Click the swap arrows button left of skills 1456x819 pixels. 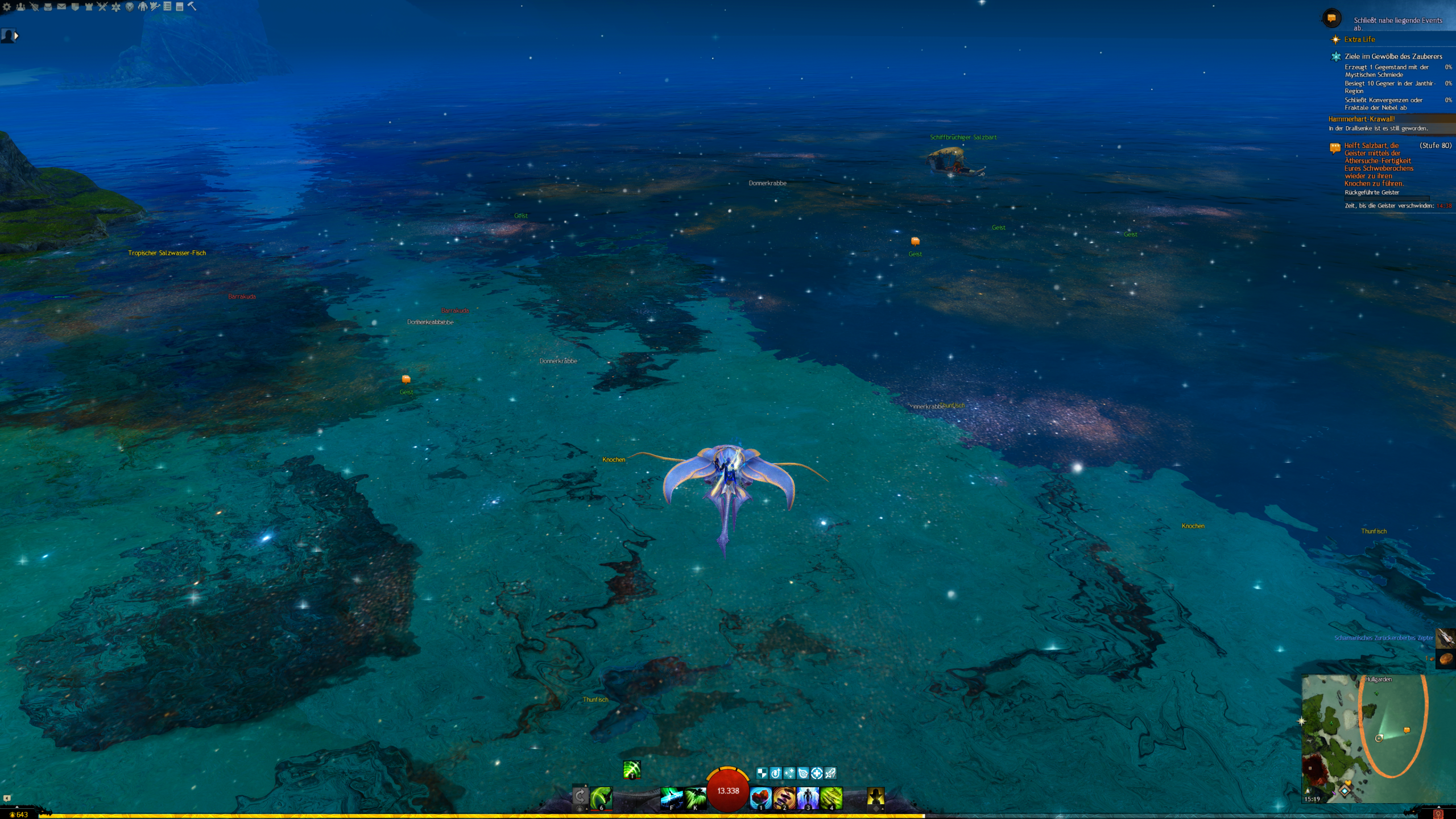(580, 796)
